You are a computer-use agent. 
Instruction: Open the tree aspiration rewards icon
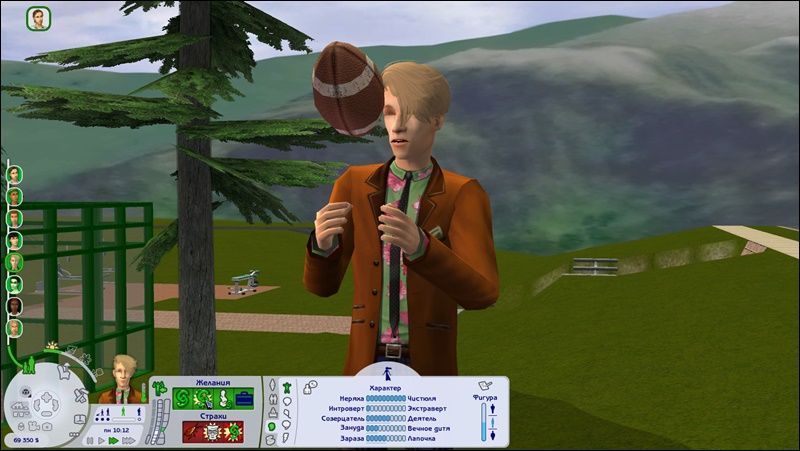159,384
